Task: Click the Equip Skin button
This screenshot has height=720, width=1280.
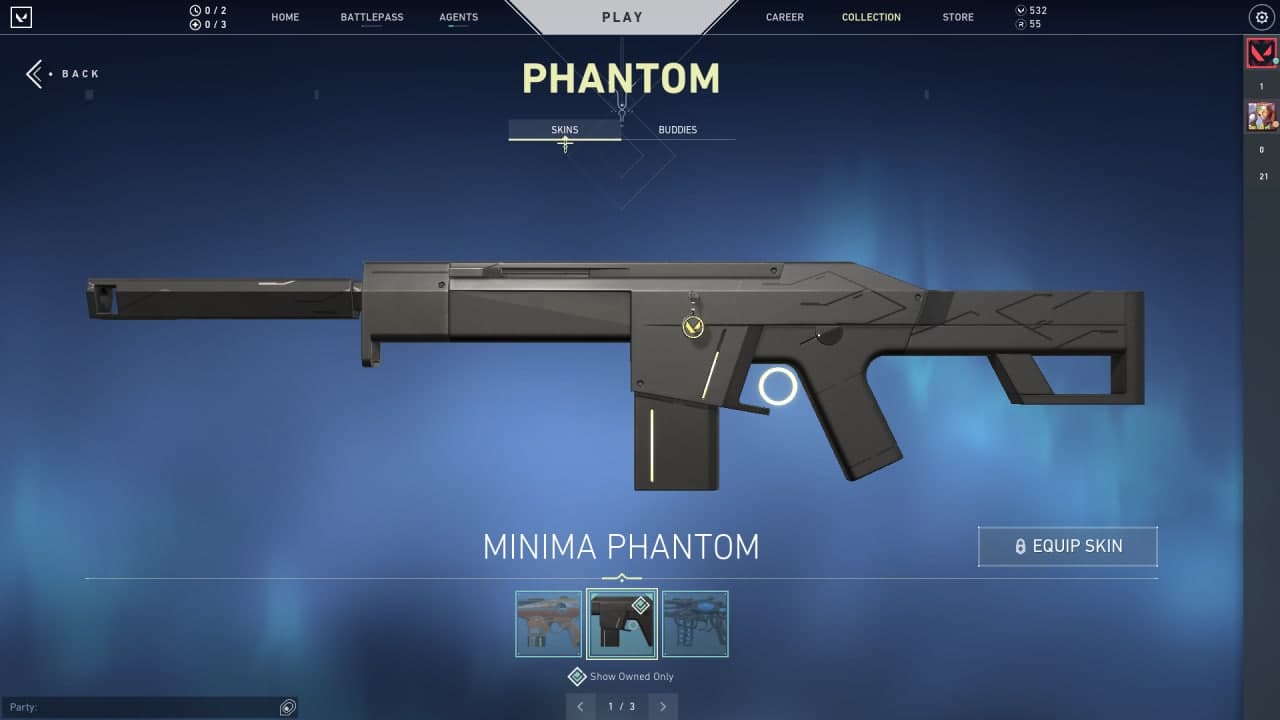Action: click(x=1067, y=546)
